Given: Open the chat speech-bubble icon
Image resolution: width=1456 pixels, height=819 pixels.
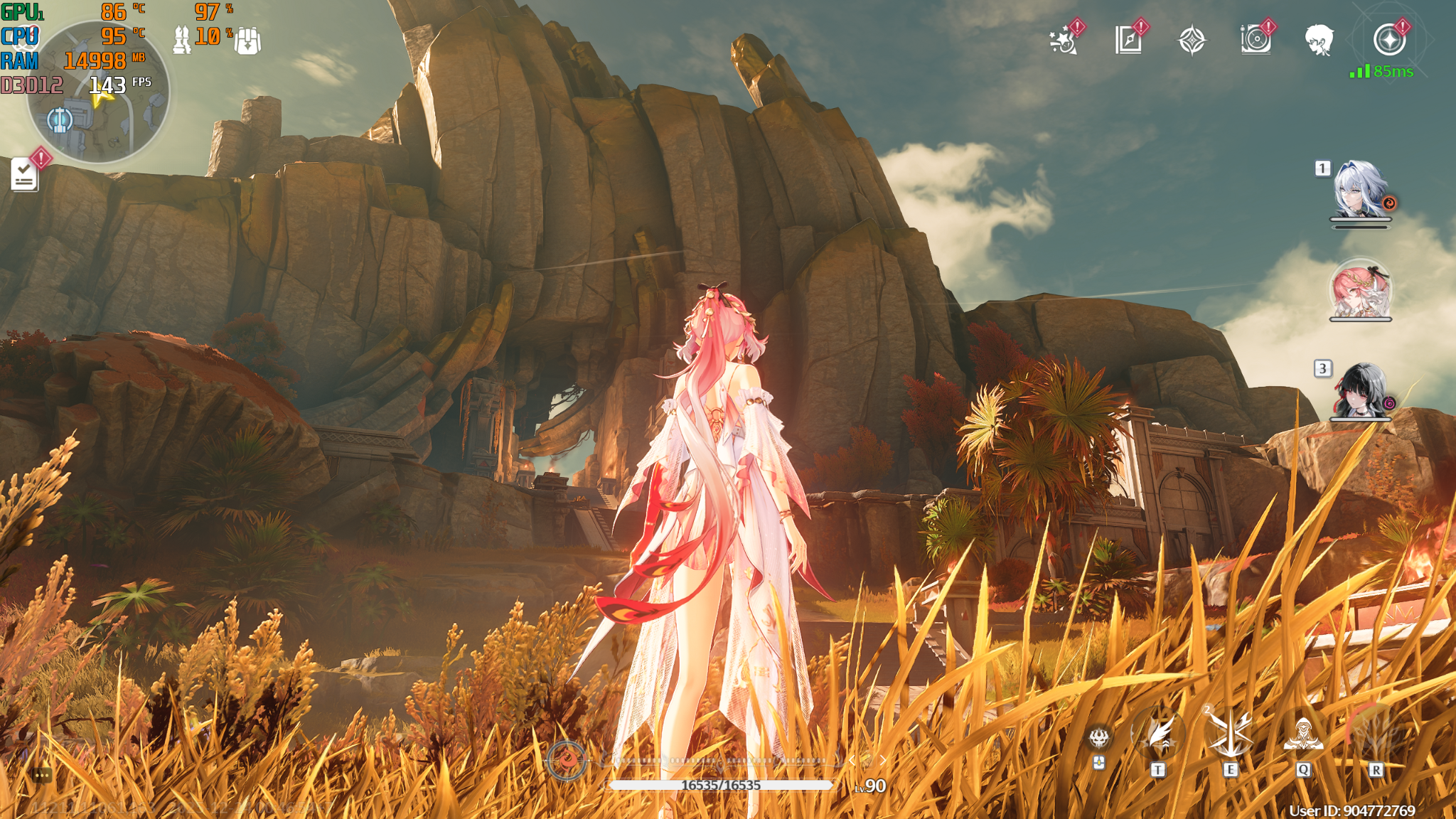Looking at the screenshot, I should click(x=41, y=775).
